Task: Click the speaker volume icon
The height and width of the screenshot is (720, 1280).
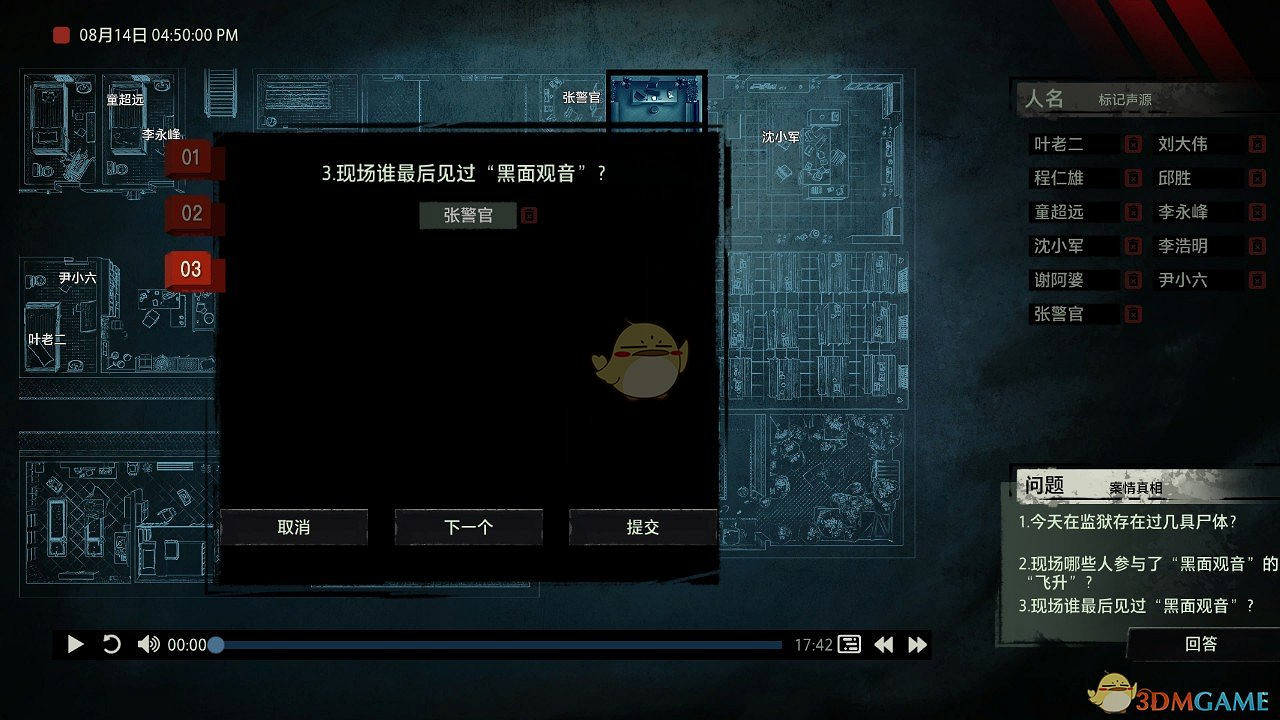Action: pos(148,645)
